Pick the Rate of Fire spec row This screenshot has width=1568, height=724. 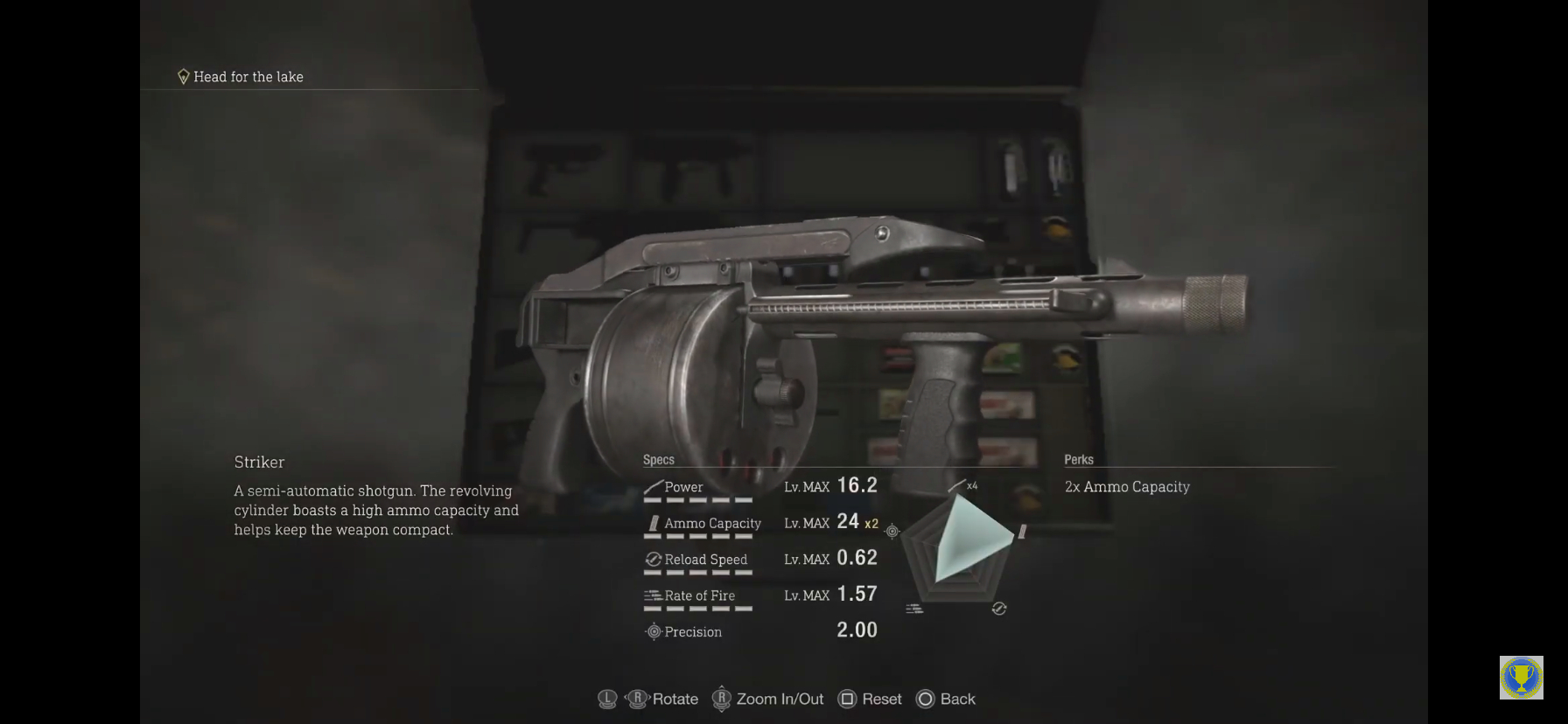click(x=759, y=595)
